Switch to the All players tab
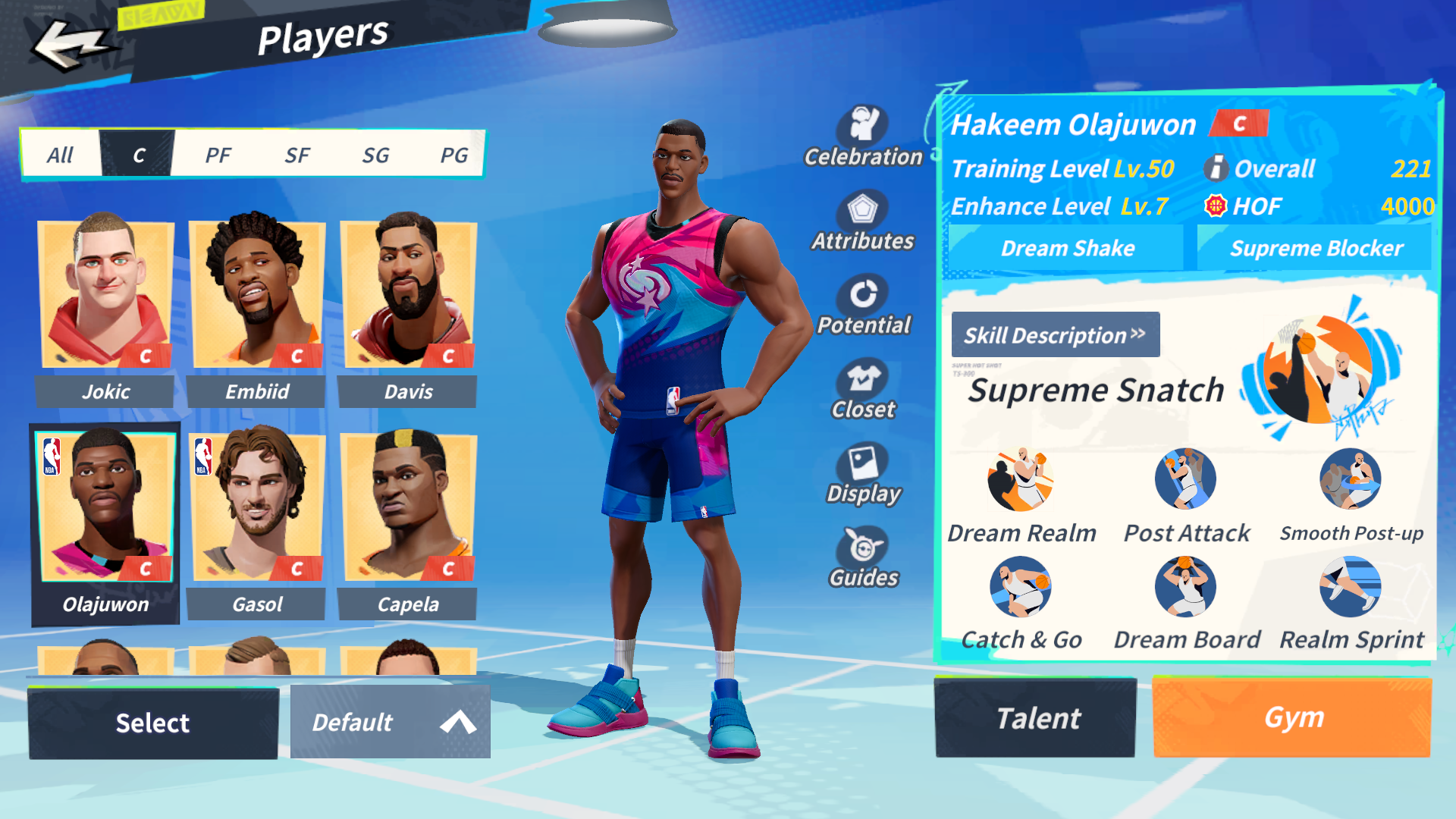 click(x=61, y=154)
